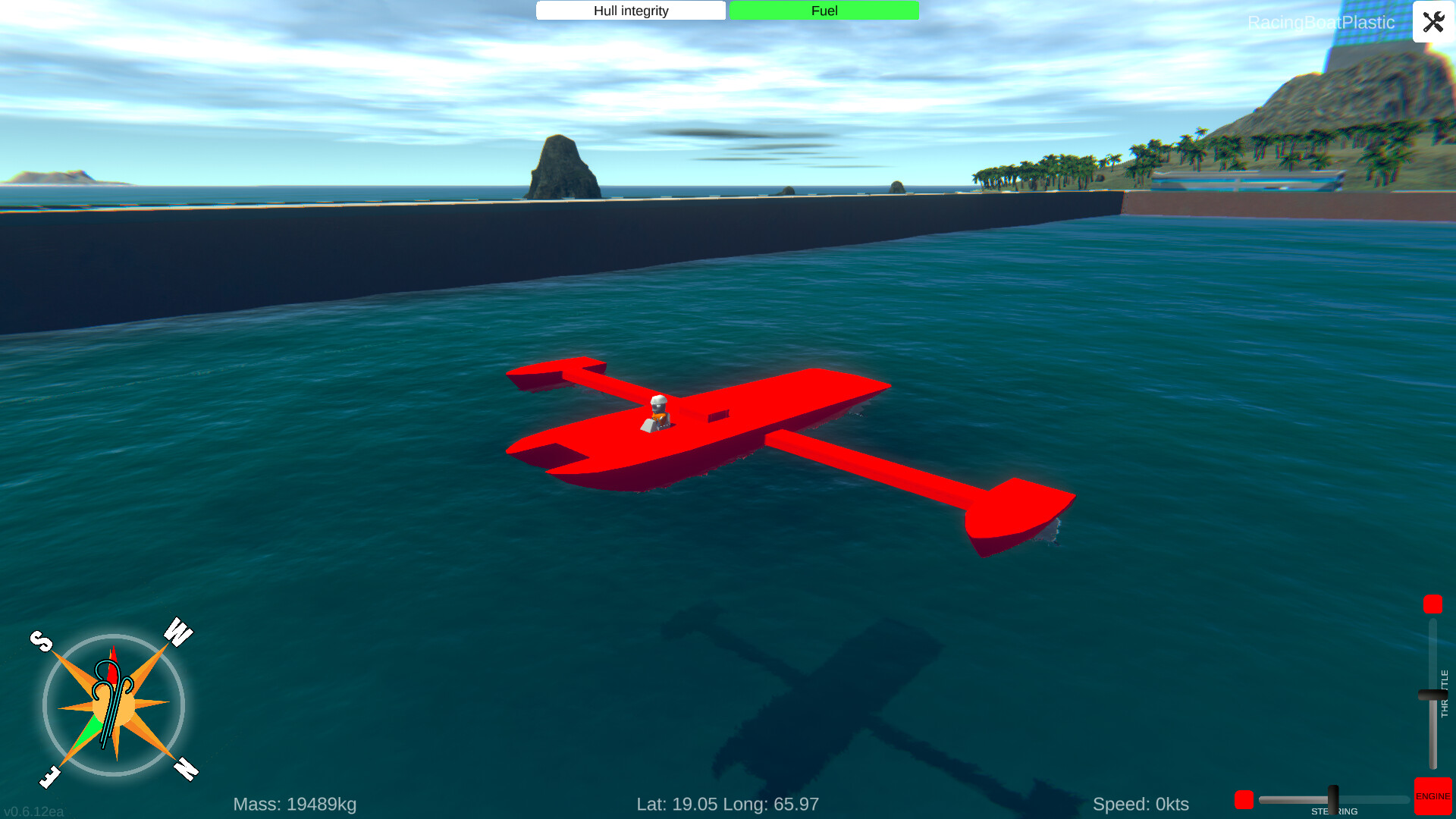Select the Hull integrity header tab
This screenshot has height=819, width=1456.
click(x=630, y=11)
